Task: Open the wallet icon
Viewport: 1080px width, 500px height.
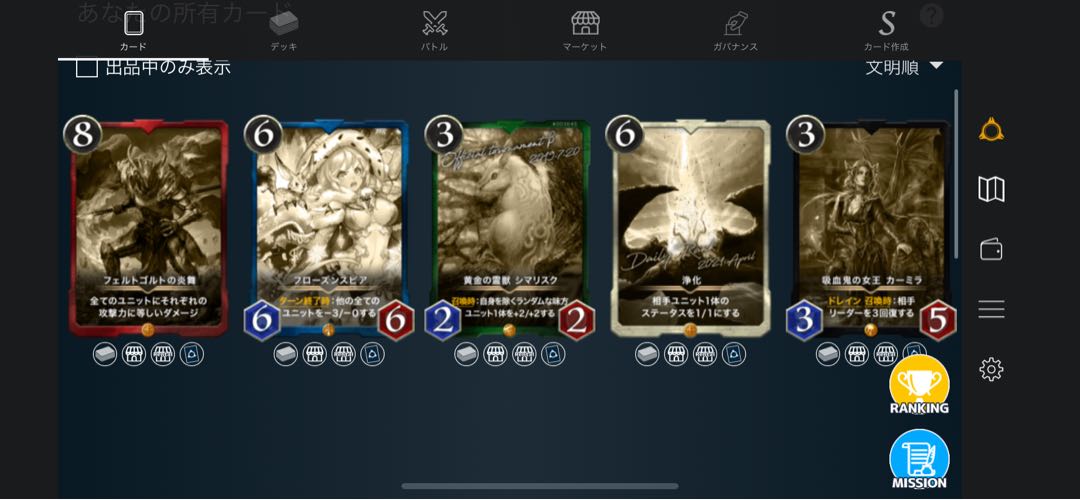Action: pyautogui.click(x=991, y=249)
